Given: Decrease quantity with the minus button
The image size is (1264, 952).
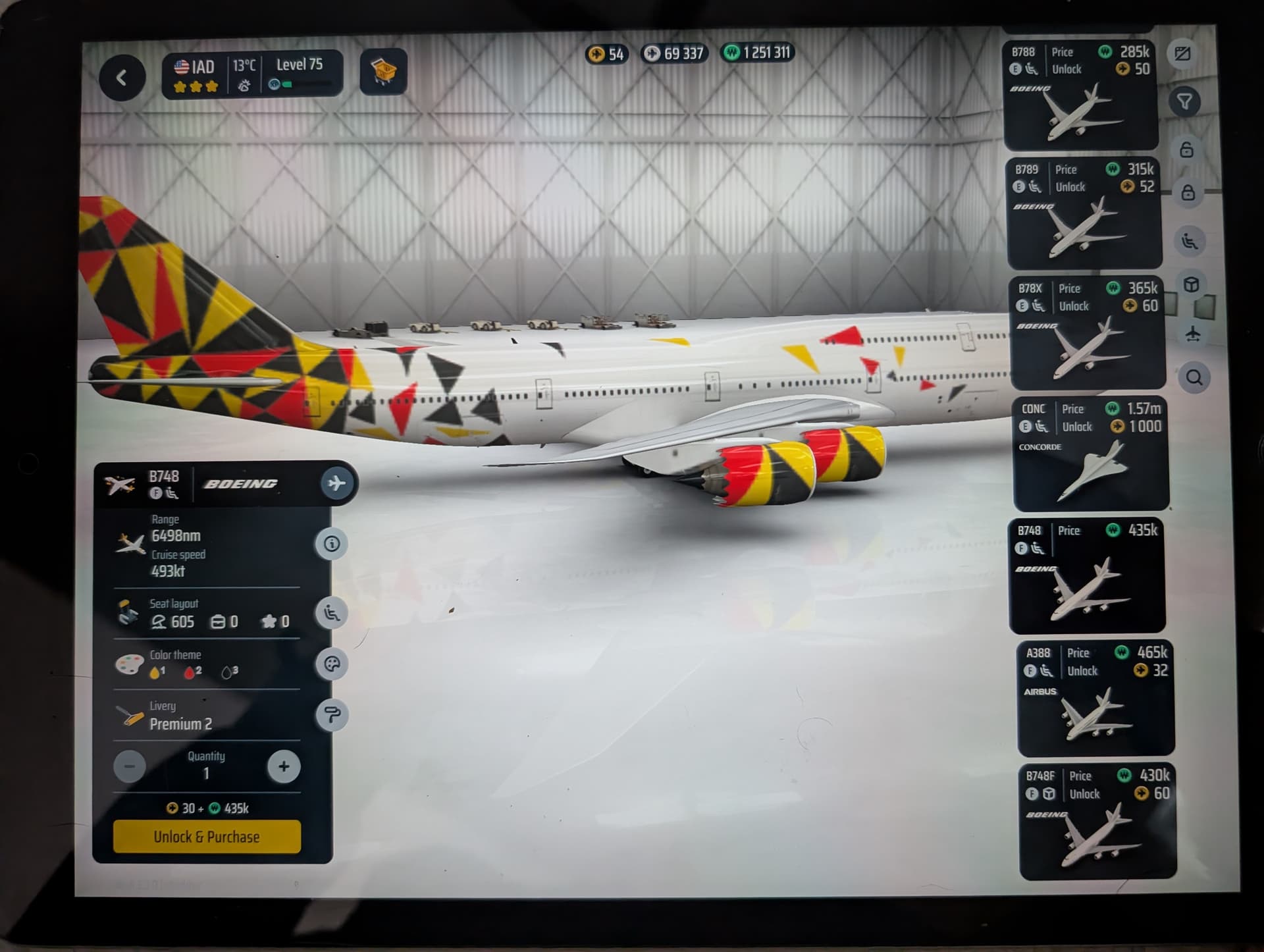Looking at the screenshot, I should pos(130,766).
